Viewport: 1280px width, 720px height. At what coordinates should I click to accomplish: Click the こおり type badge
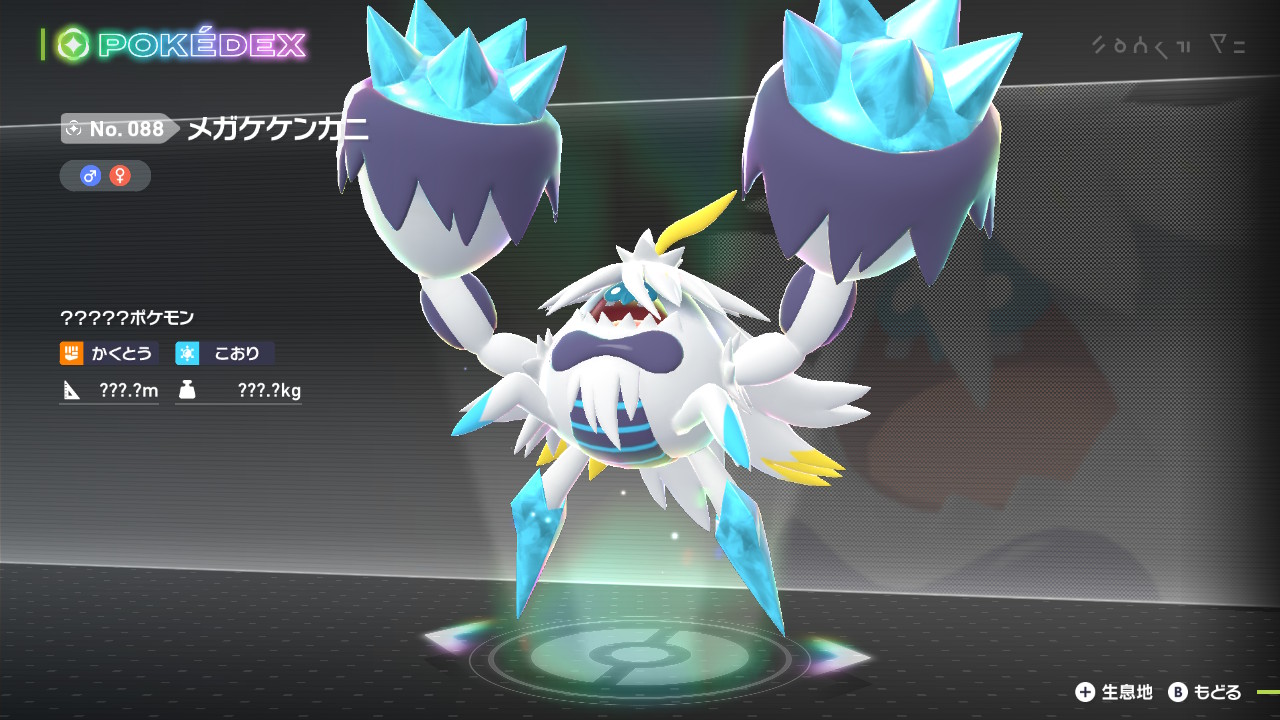click(x=225, y=353)
